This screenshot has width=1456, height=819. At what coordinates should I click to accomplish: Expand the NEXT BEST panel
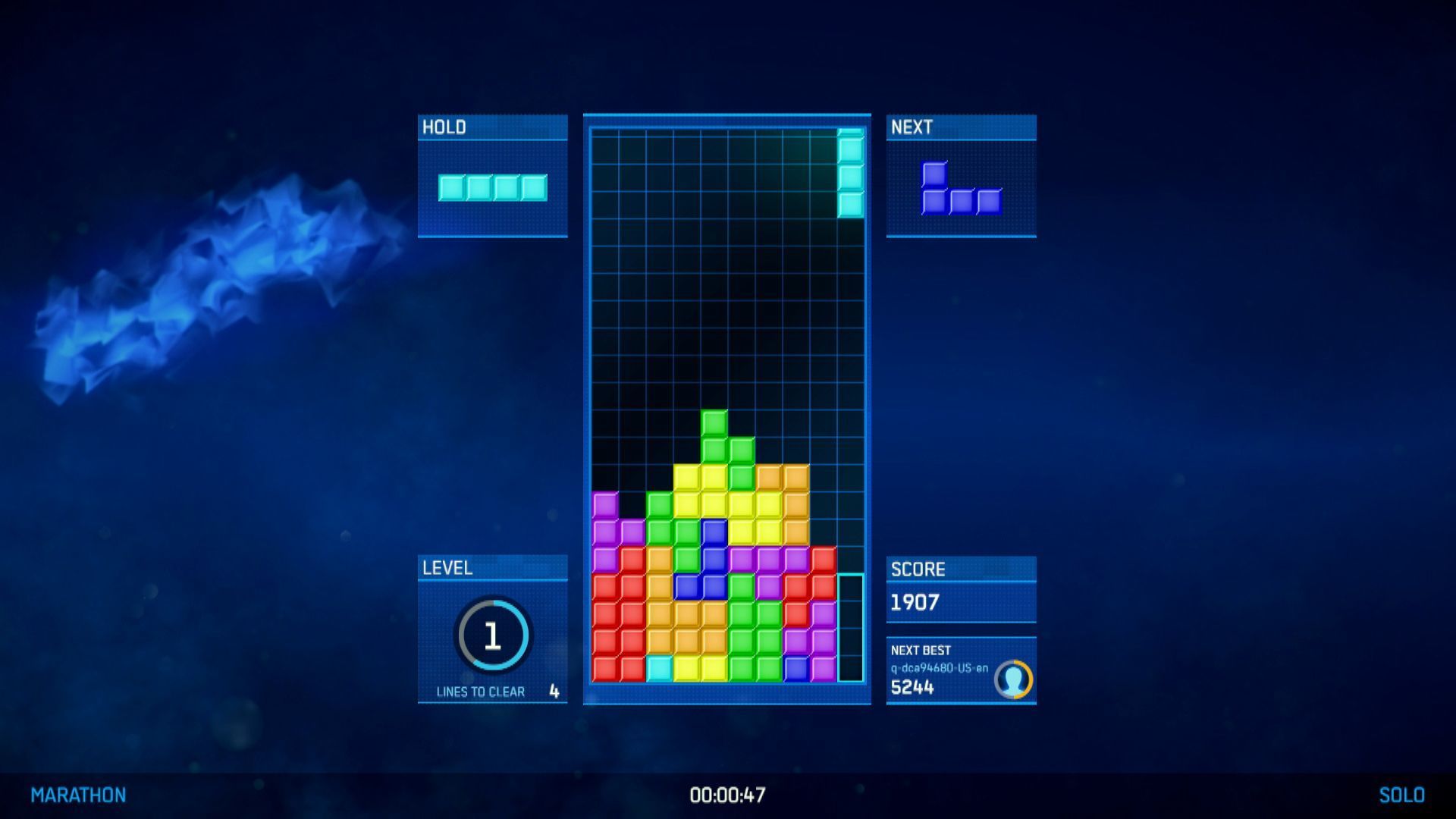pyautogui.click(x=921, y=650)
